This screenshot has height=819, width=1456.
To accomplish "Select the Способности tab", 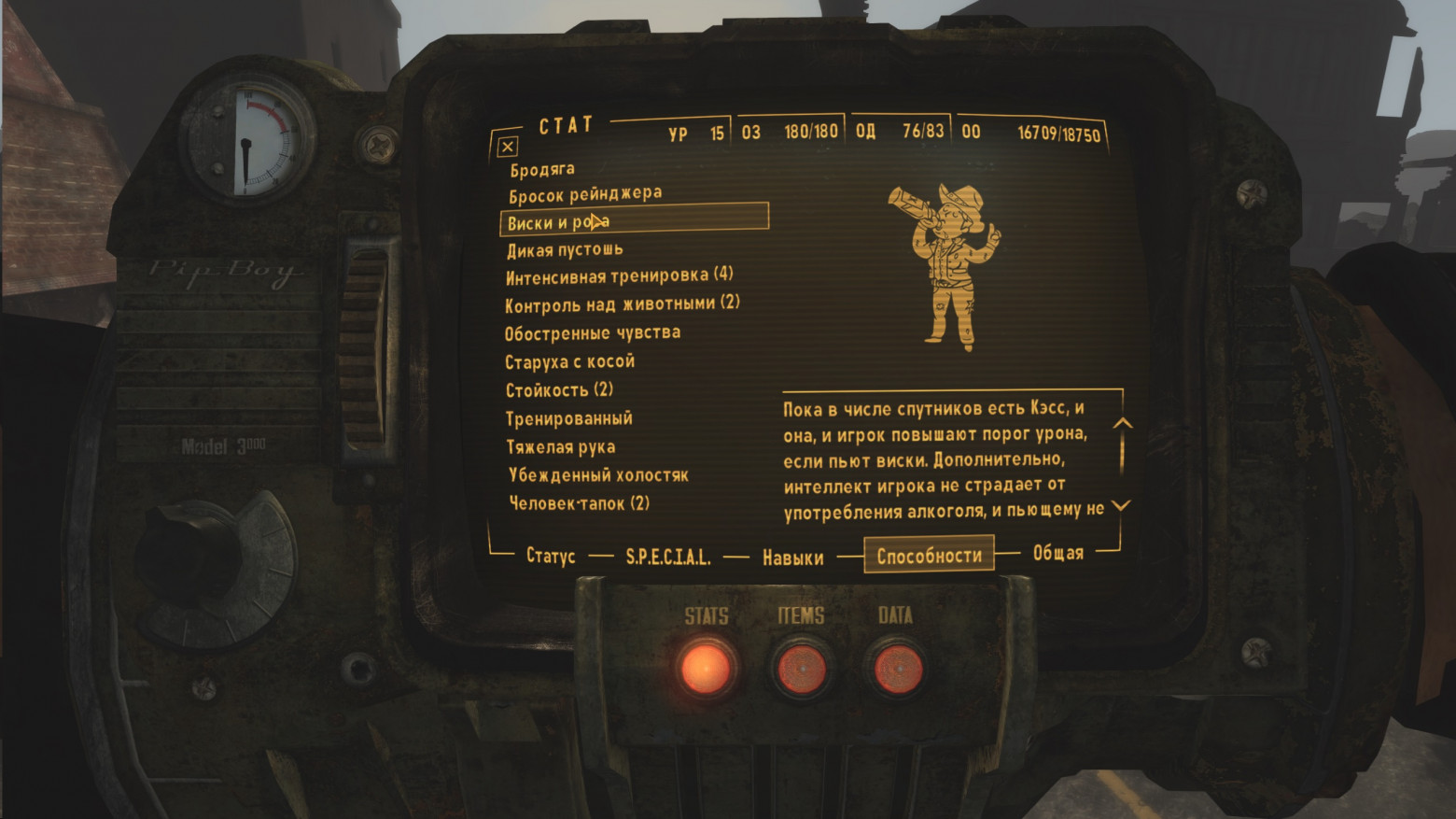I will 930,554.
